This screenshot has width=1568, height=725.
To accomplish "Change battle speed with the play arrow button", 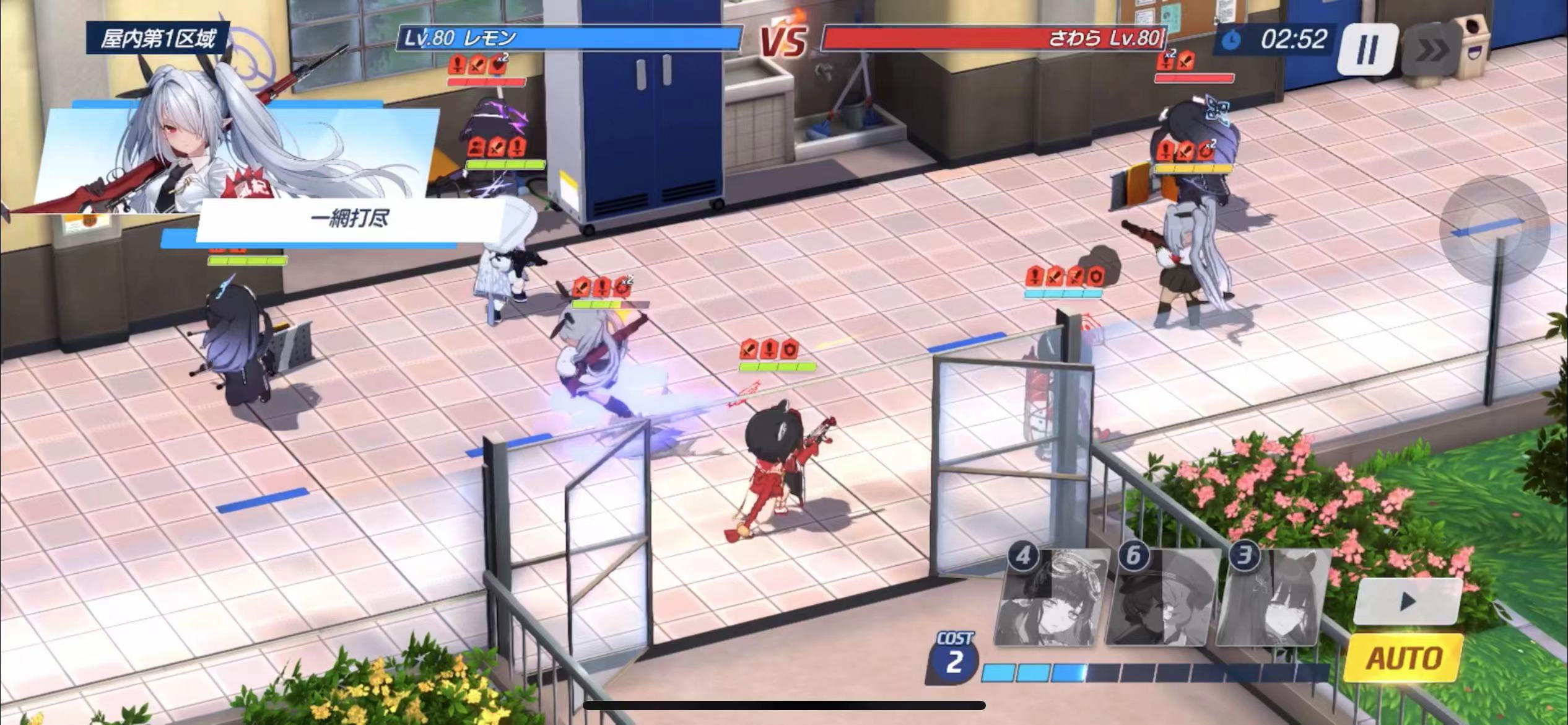I will tap(1408, 600).
